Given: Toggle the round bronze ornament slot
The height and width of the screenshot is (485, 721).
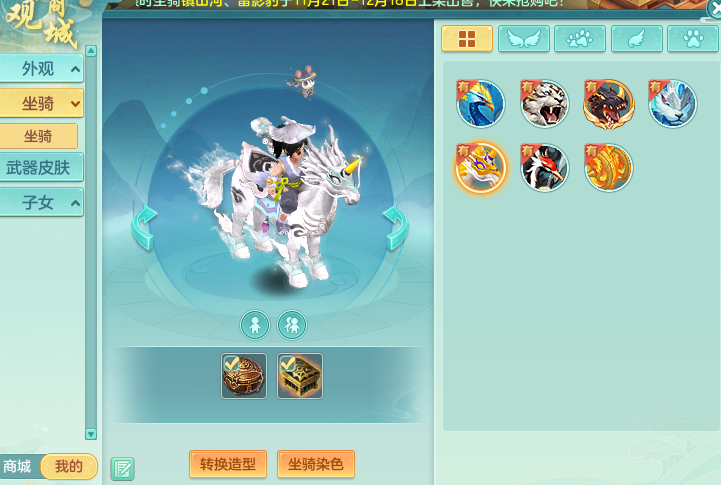Looking at the screenshot, I should tap(244, 376).
